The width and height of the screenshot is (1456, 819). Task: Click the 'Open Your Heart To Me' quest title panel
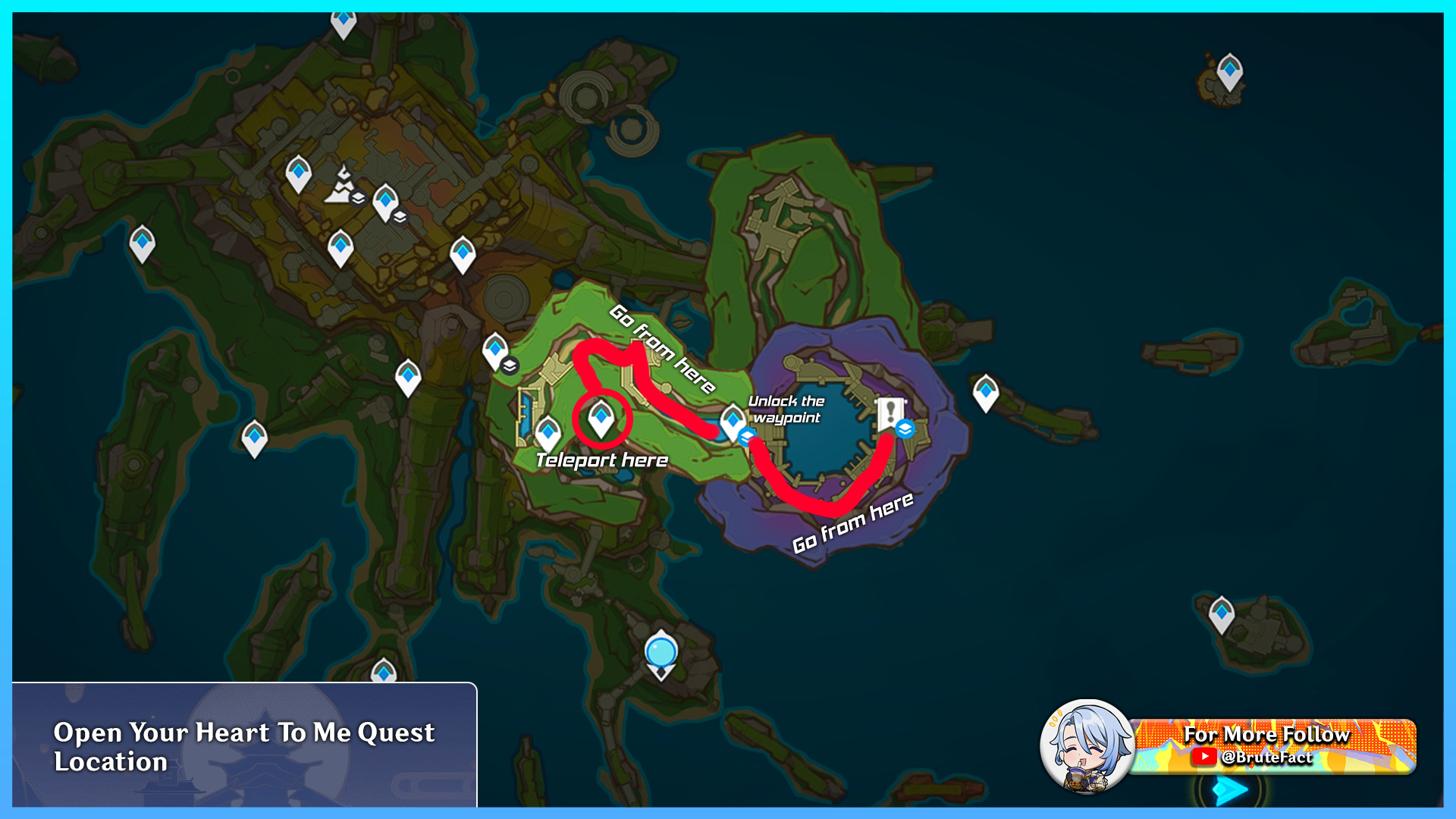(x=243, y=747)
